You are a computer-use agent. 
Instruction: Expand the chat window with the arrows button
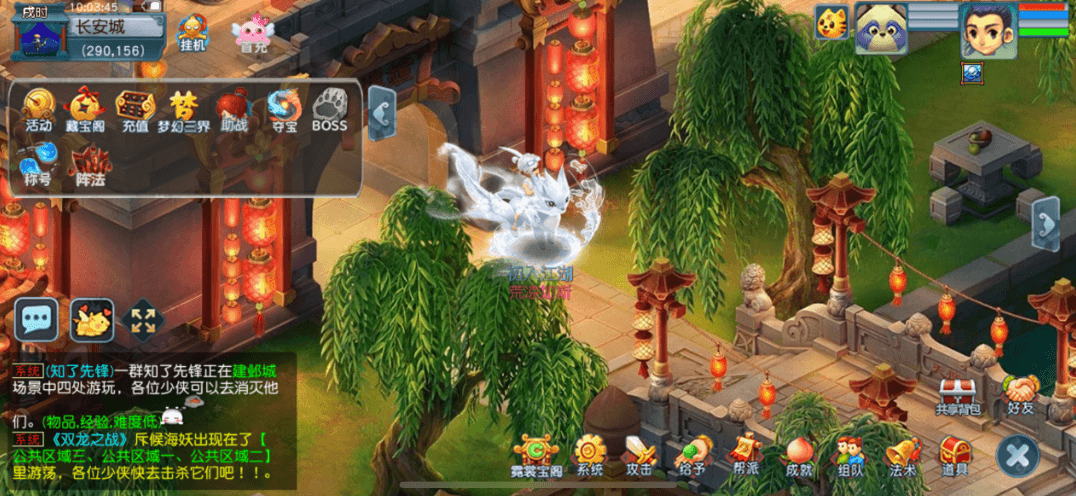tap(143, 320)
